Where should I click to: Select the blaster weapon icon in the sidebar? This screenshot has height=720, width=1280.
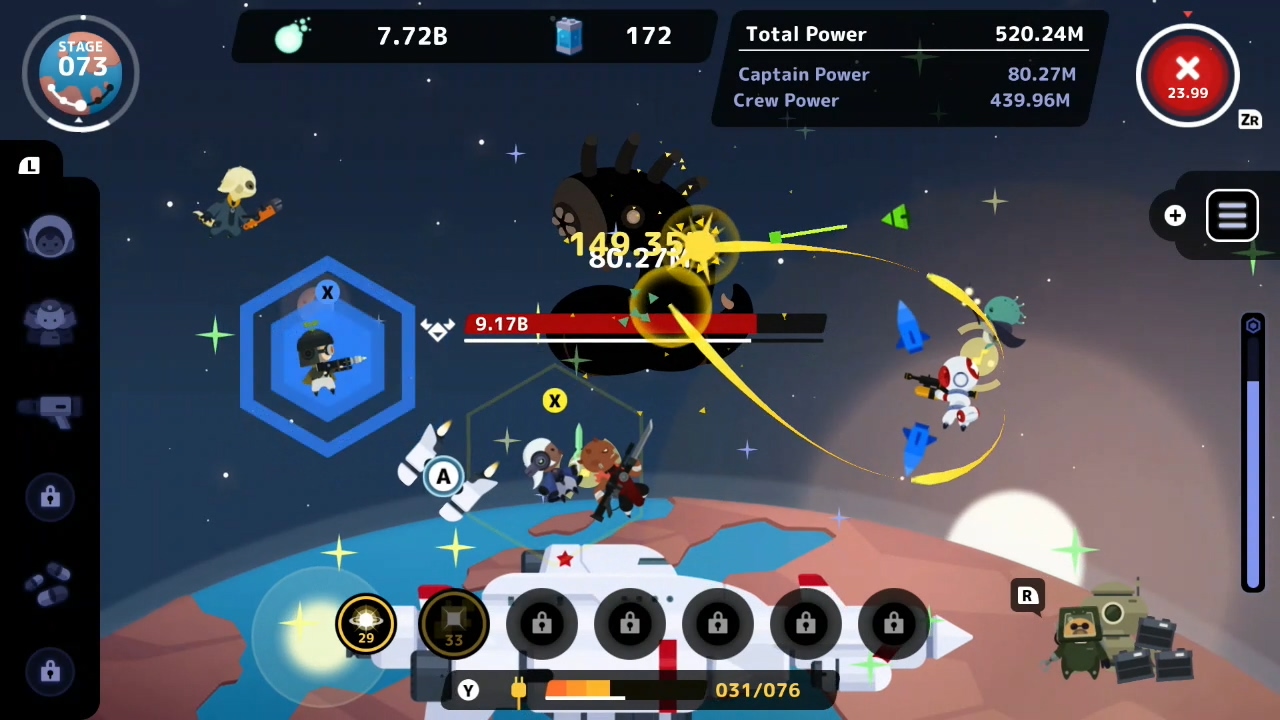50,410
